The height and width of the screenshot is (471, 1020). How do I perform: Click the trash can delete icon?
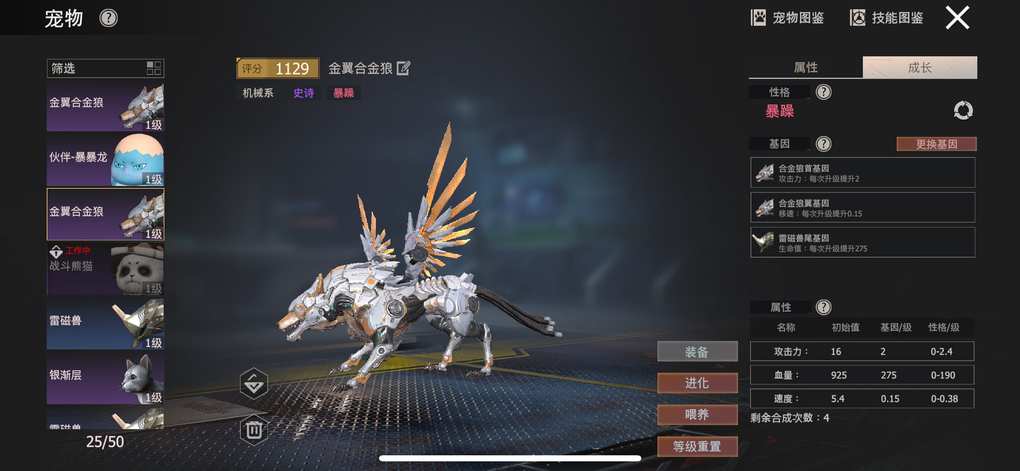click(x=254, y=430)
